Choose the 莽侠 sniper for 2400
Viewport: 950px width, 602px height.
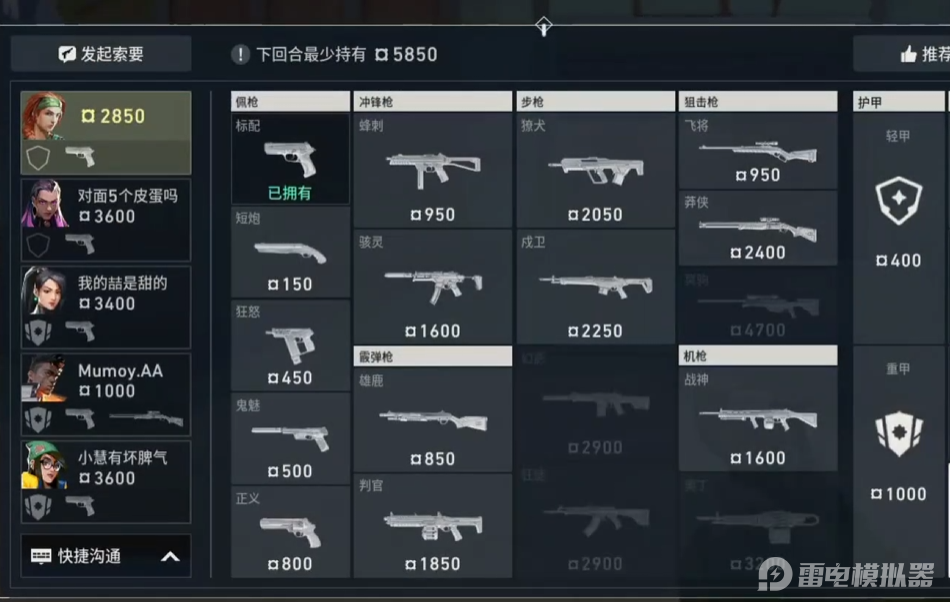[x=757, y=229]
